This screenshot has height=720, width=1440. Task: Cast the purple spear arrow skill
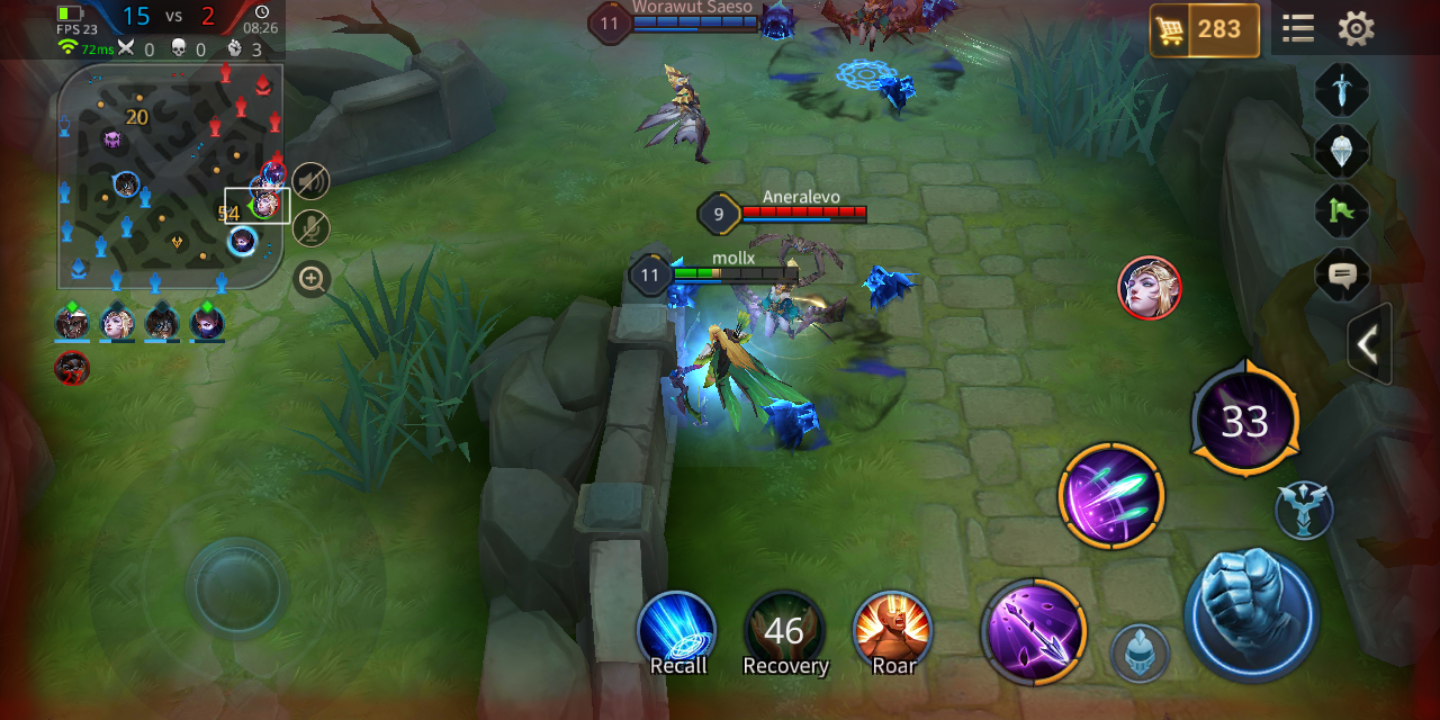(x=1033, y=631)
